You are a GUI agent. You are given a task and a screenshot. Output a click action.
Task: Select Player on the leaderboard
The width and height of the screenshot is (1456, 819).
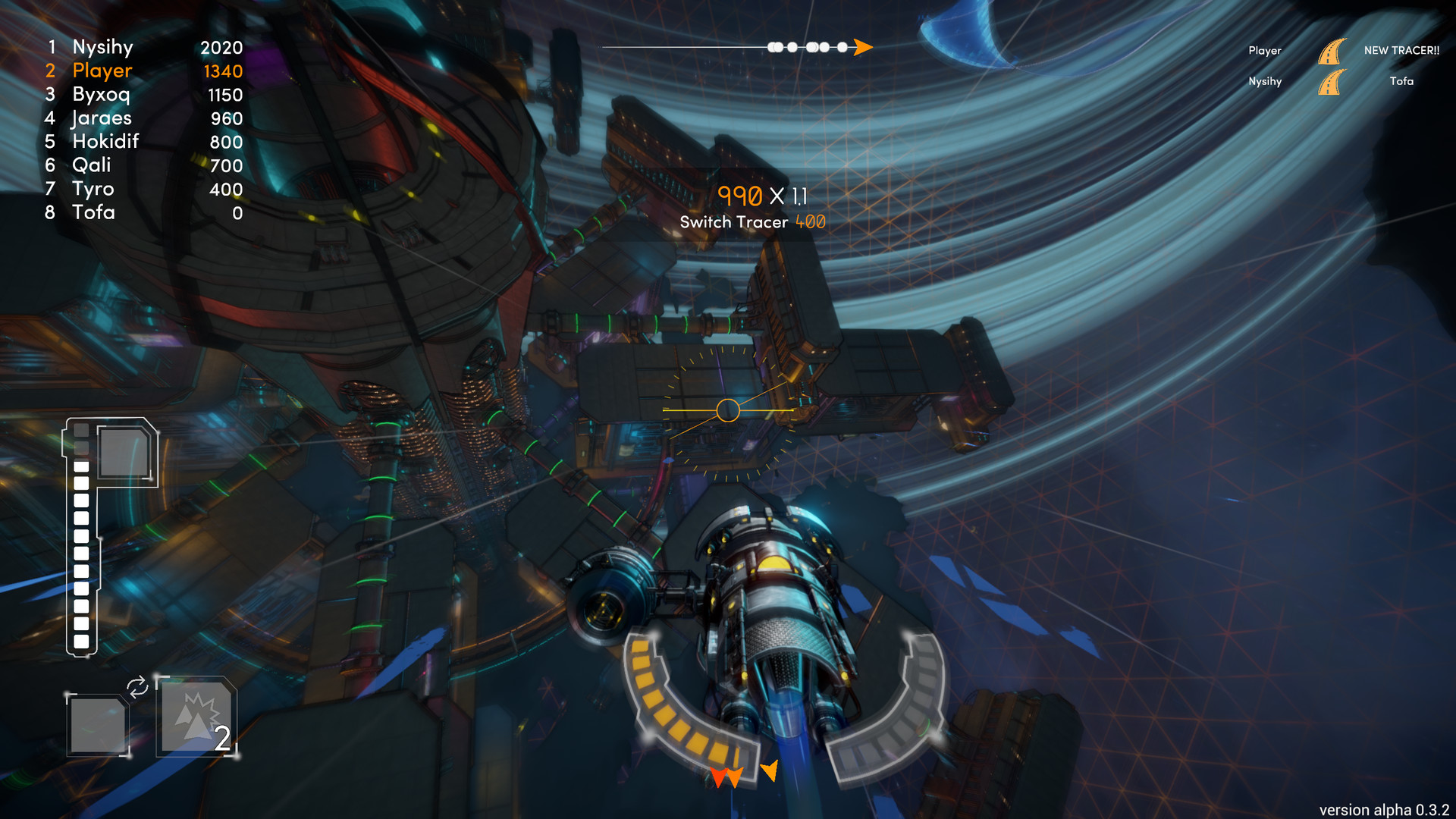[x=101, y=71]
